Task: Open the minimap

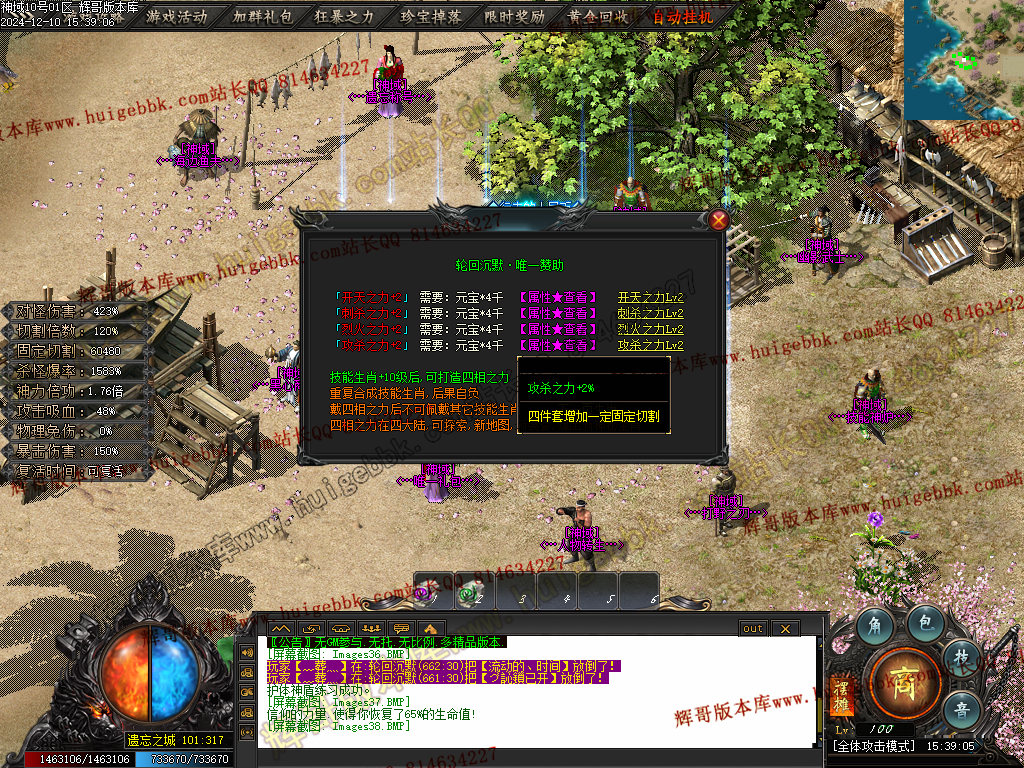Action: coord(963,58)
